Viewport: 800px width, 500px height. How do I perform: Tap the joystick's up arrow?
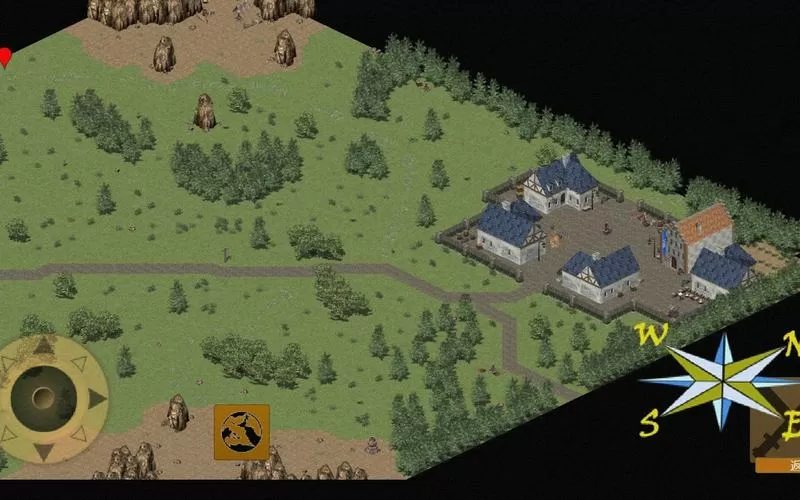pyautogui.click(x=44, y=346)
